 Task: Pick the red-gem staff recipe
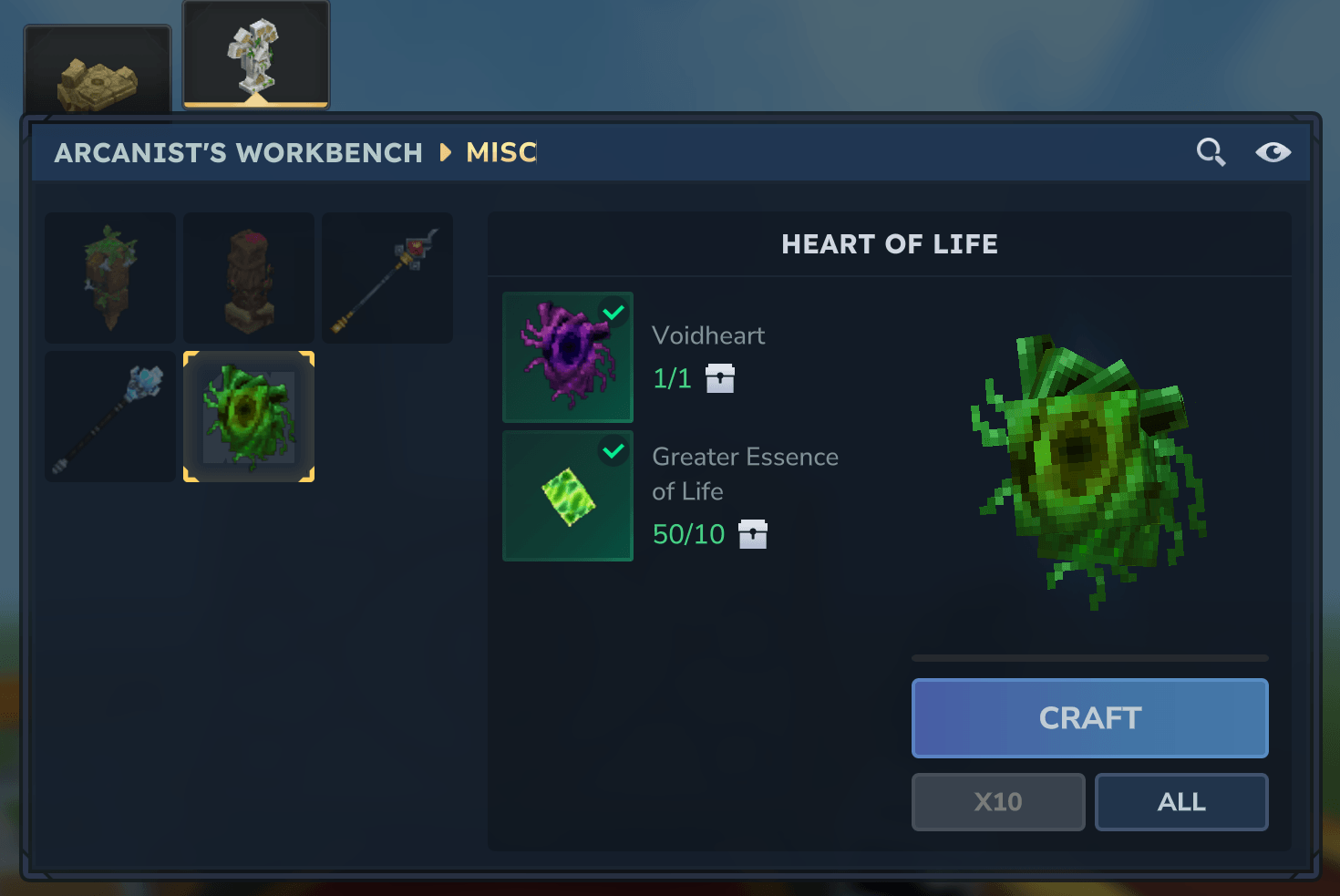(387, 278)
